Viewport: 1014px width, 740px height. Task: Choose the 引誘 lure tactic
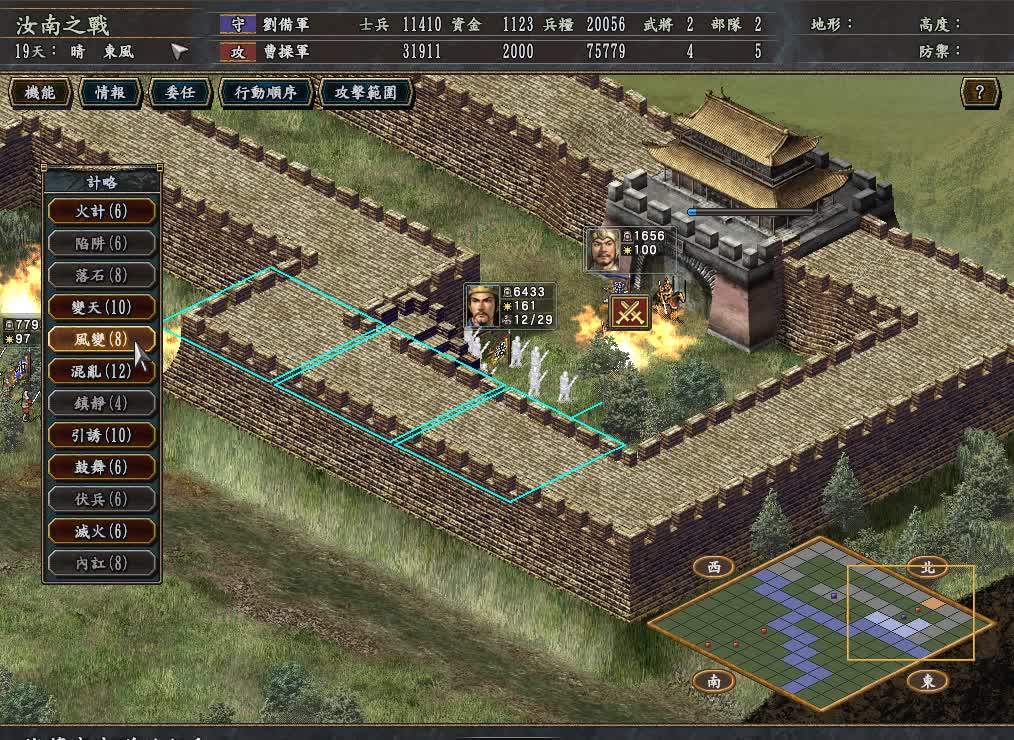(101, 435)
